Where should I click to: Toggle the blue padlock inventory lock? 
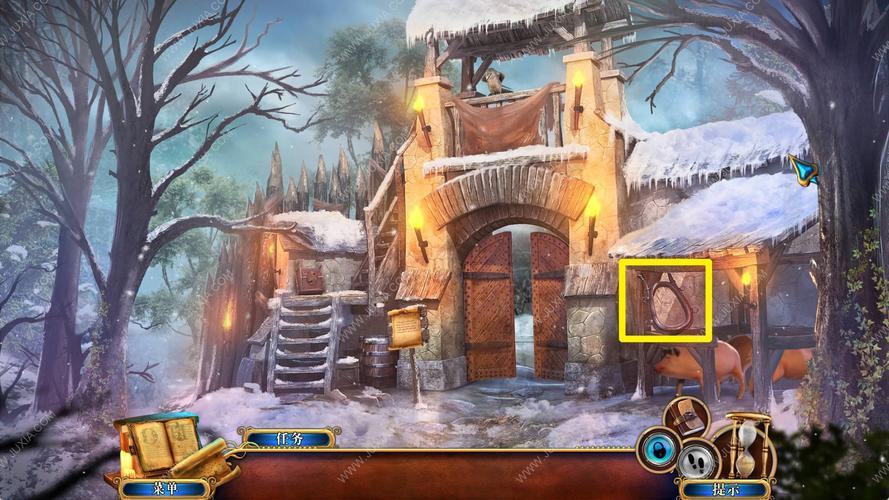(x=659, y=448)
